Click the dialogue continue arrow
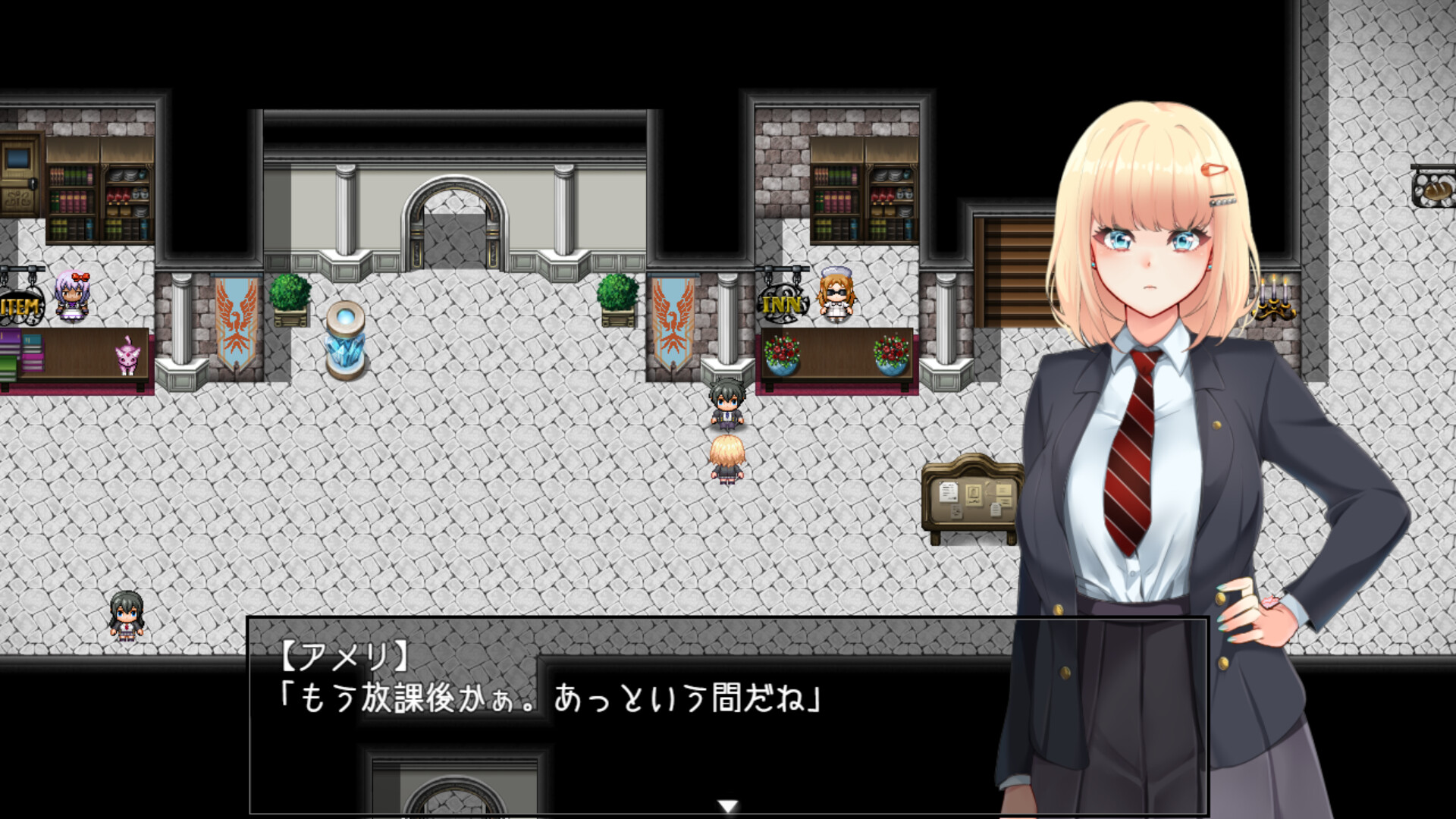 coord(730,806)
